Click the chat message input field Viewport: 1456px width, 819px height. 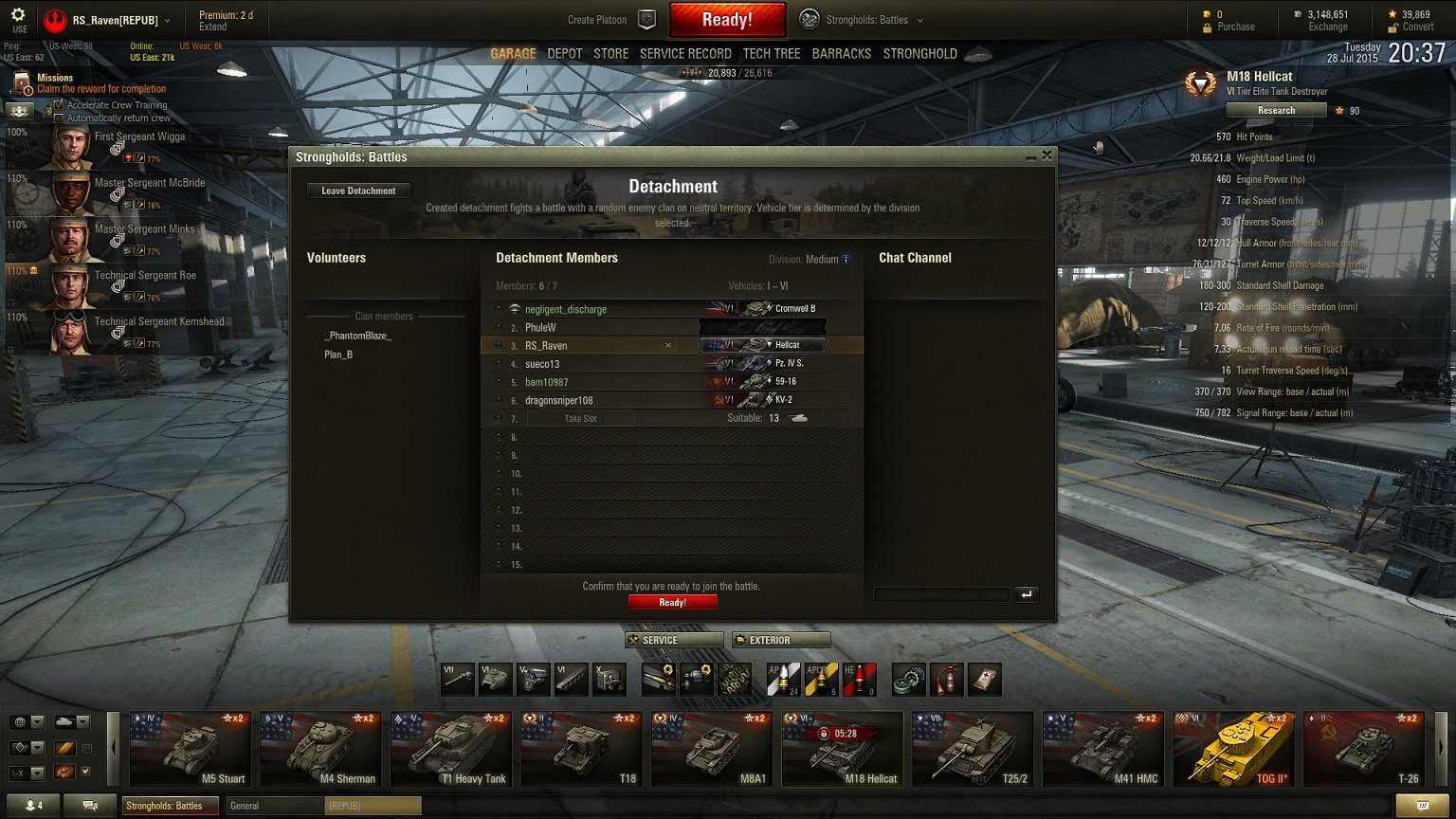[x=941, y=594]
